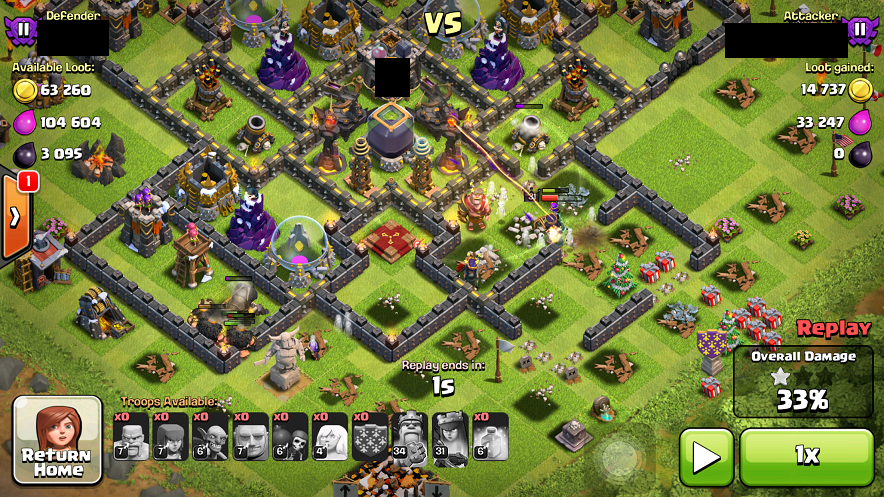The height and width of the screenshot is (497, 884).
Task: Select the Barbarian King hero slot
Action: pyautogui.click(x=410, y=437)
